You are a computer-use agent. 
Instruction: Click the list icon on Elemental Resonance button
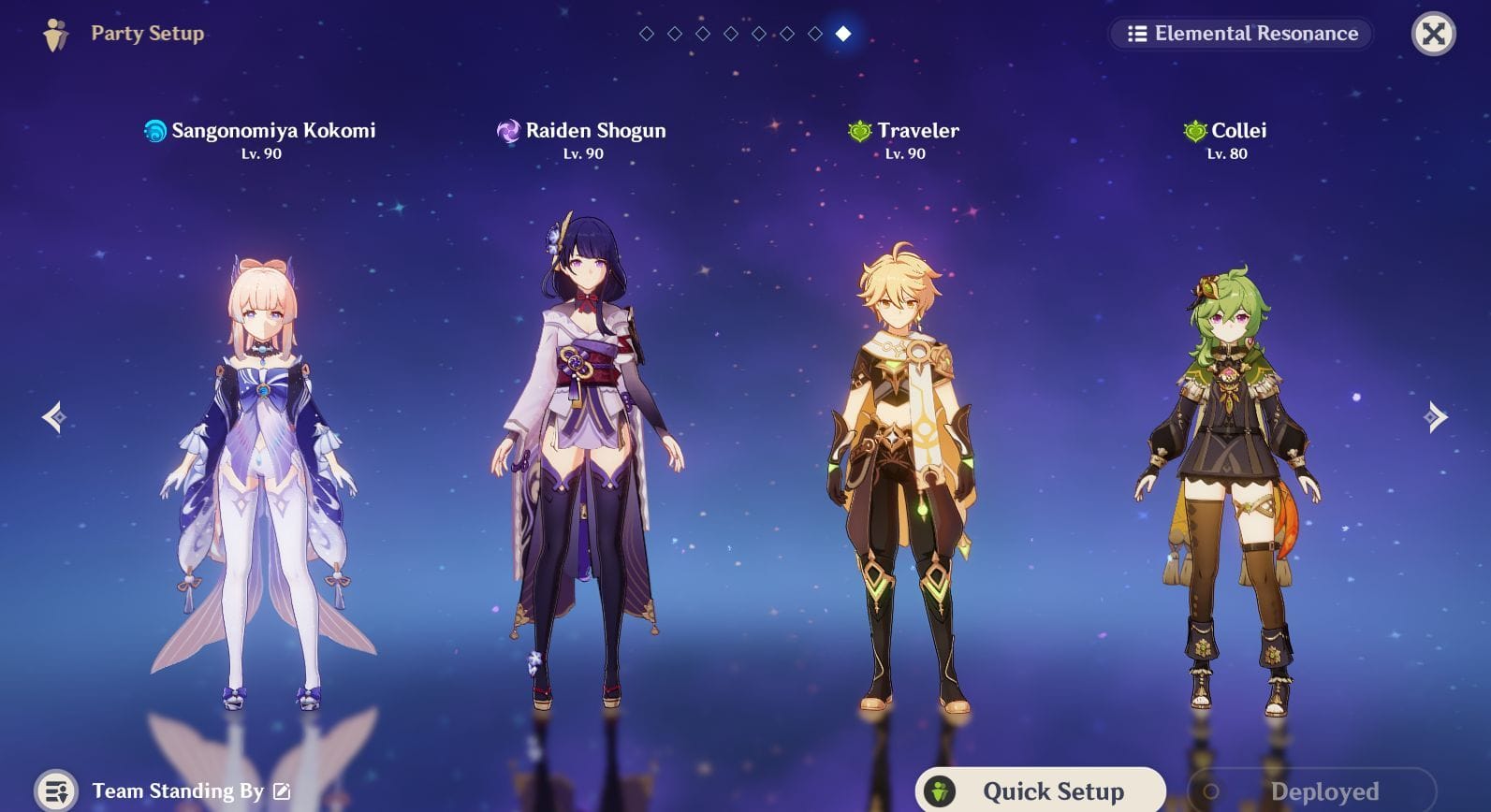1135,34
